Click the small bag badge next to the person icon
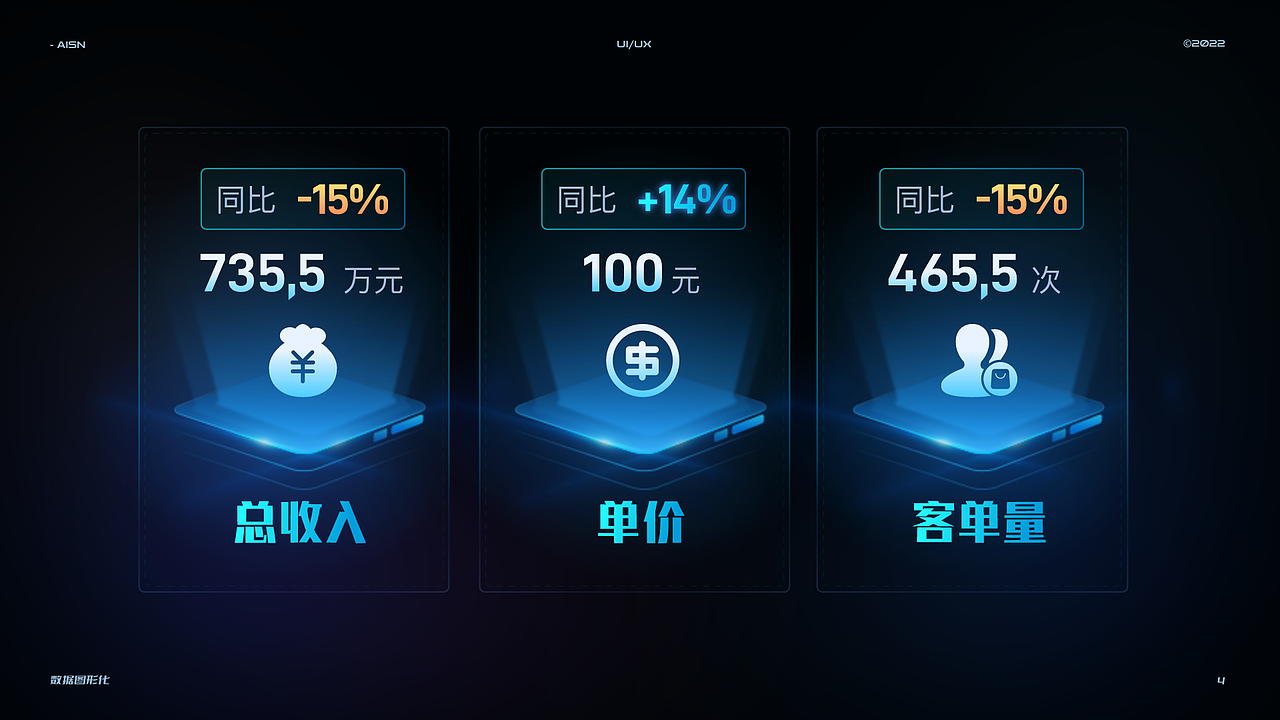 pos(1000,378)
